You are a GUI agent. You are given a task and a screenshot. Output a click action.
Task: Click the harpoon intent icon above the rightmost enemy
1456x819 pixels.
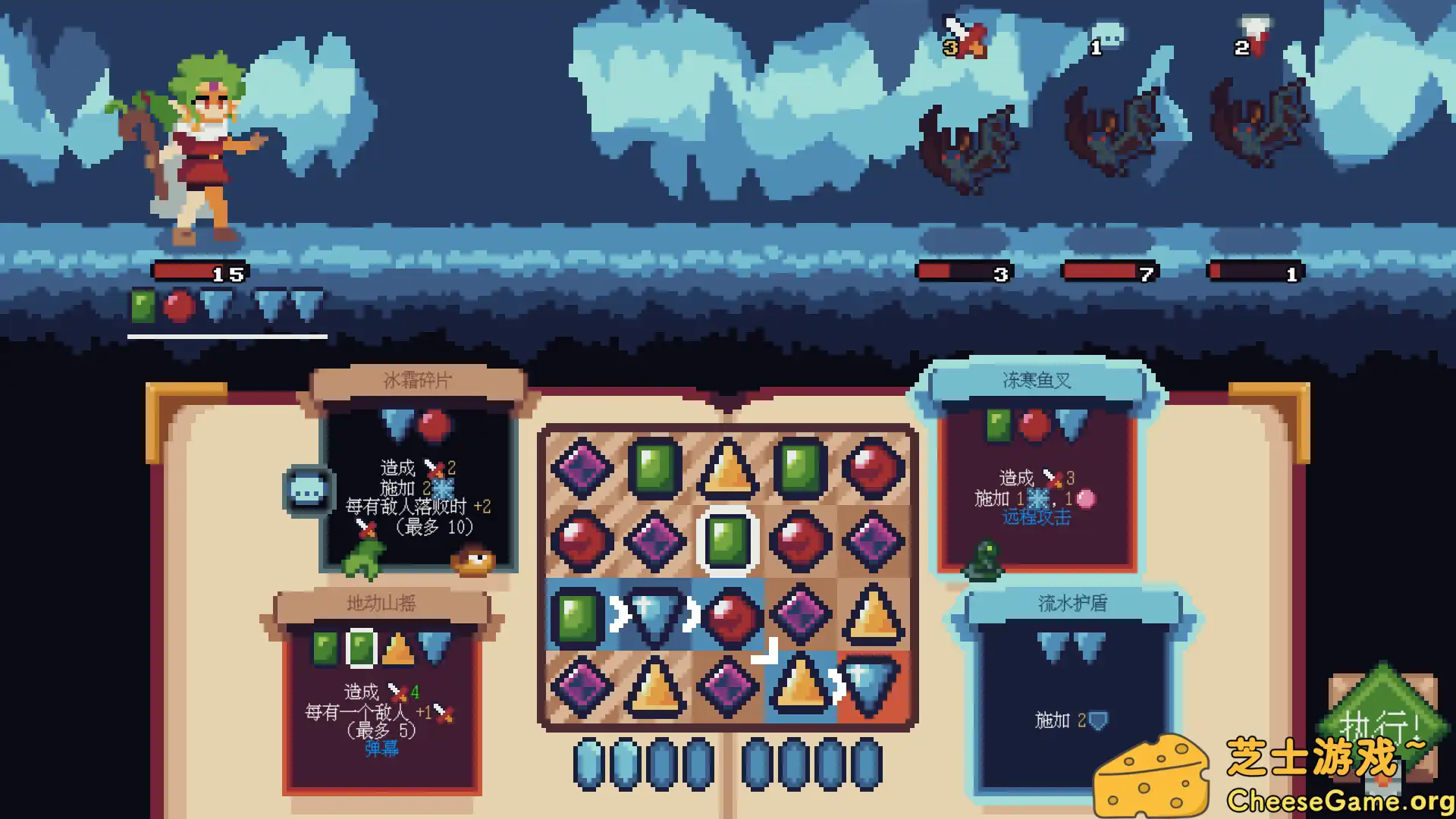click(1255, 32)
